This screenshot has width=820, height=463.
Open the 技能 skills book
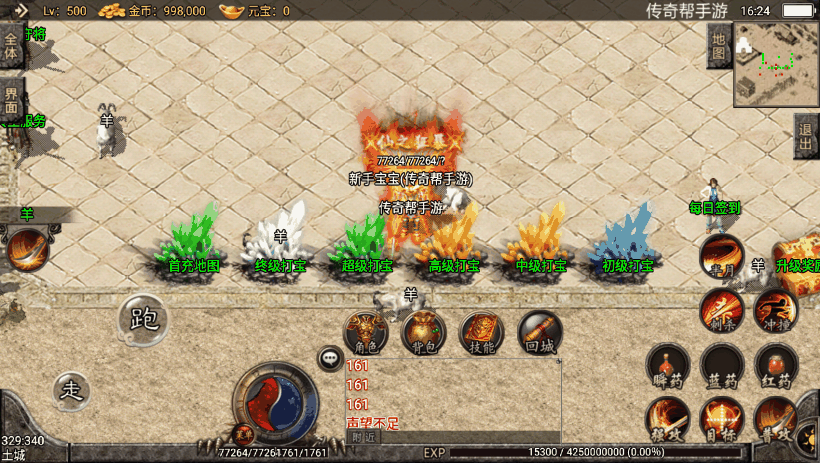[482, 332]
